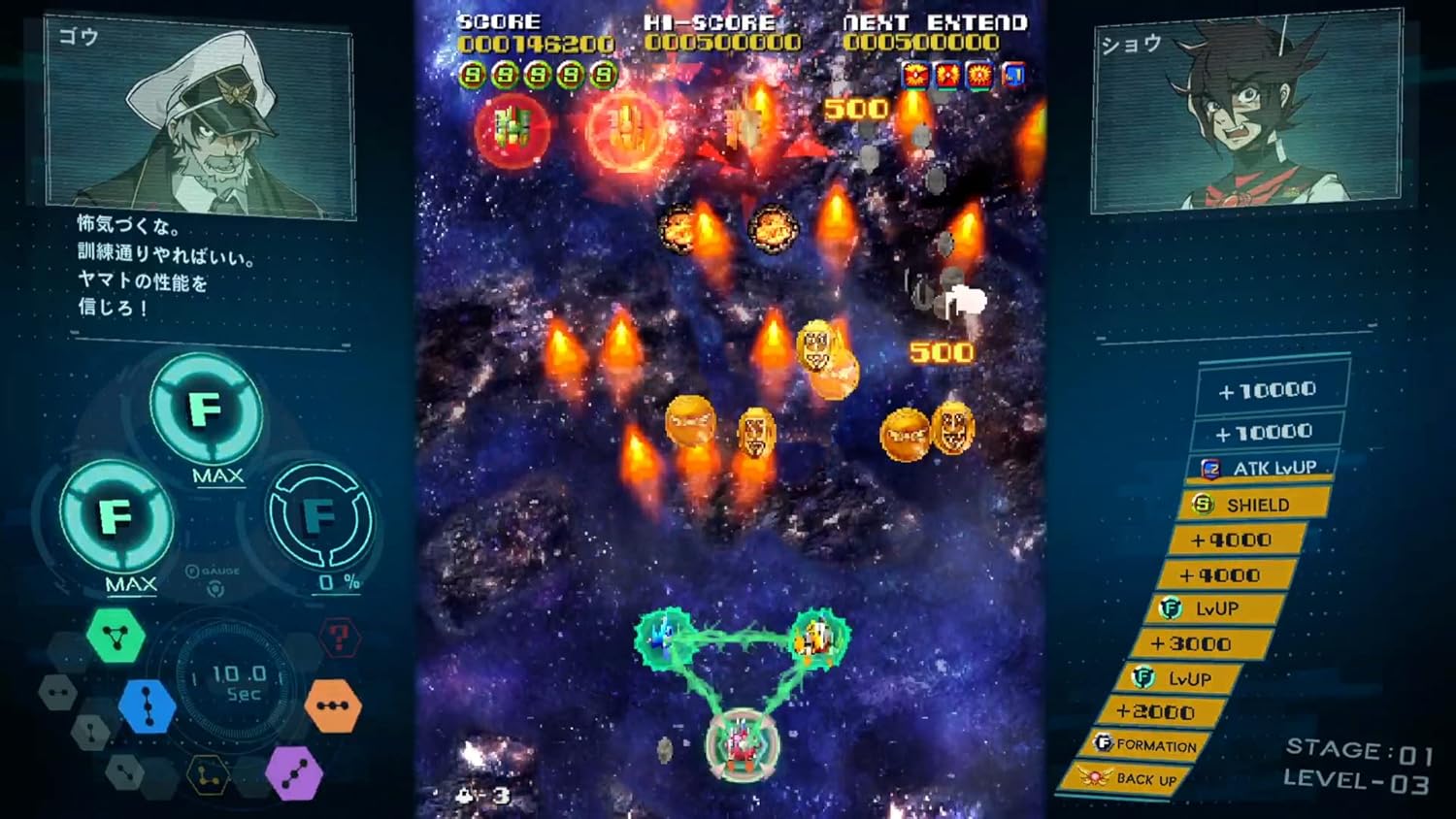Click the first green S shield icon
The image size is (1456, 819).
coord(473,73)
